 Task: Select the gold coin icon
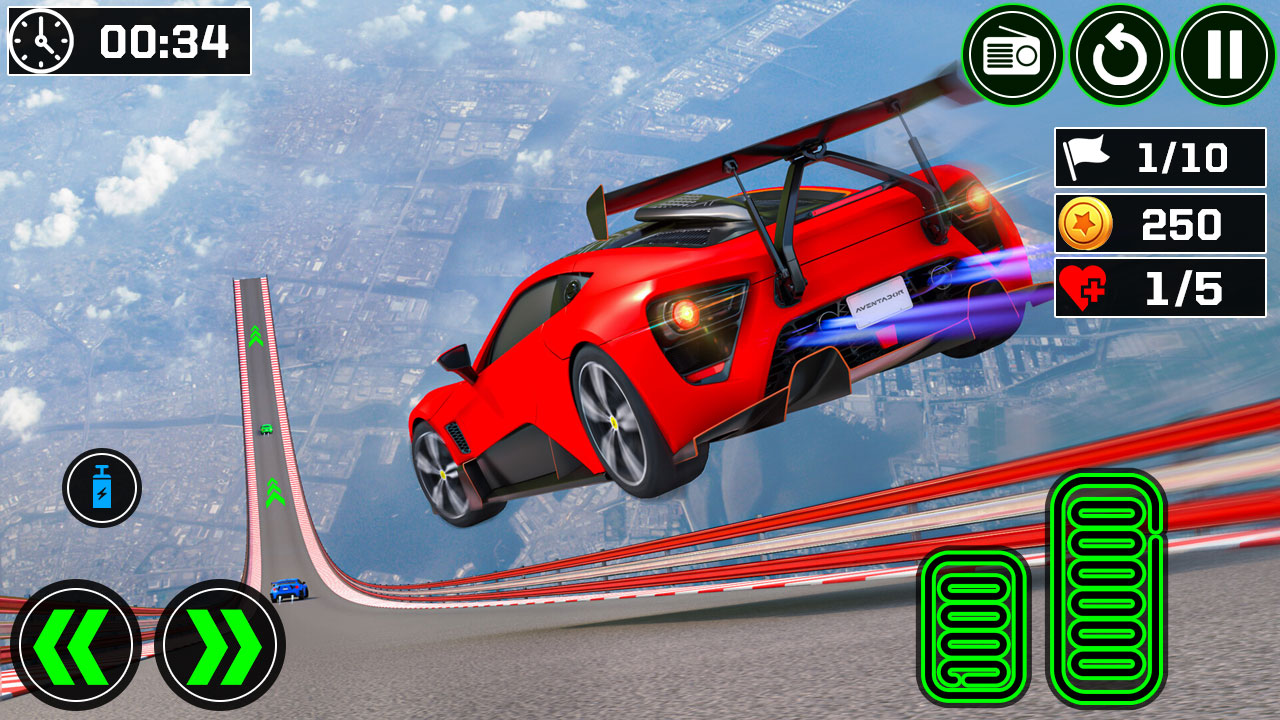(x=1087, y=224)
